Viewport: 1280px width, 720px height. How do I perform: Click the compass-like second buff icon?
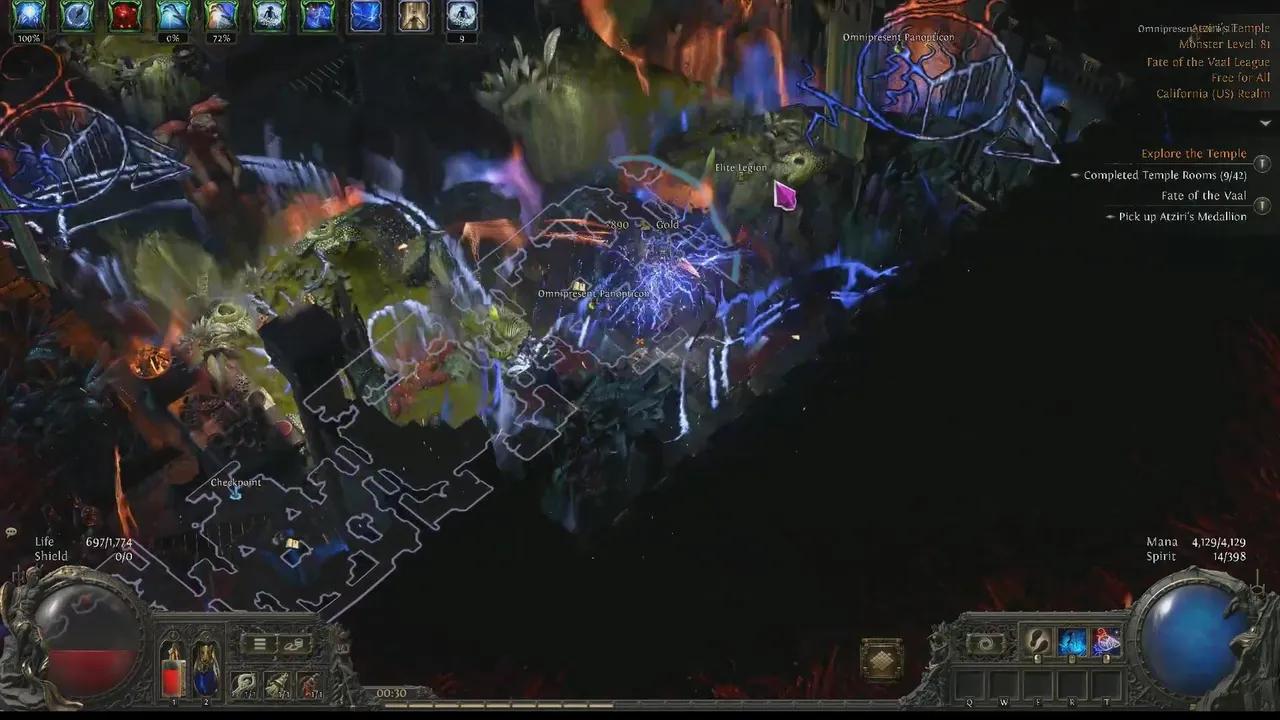coord(77,14)
